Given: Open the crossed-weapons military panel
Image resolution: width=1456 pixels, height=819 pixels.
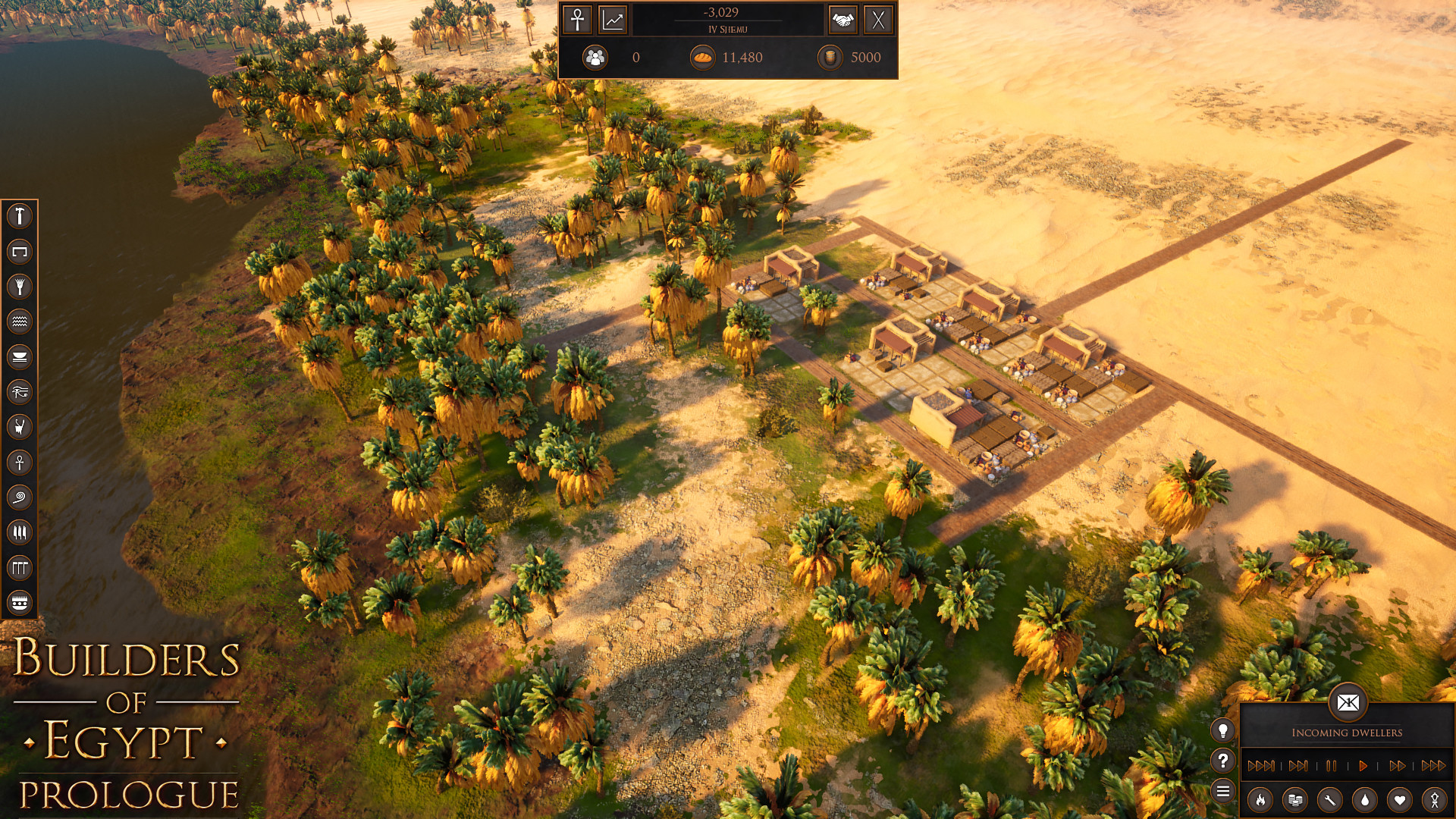Looking at the screenshot, I should 880,20.
